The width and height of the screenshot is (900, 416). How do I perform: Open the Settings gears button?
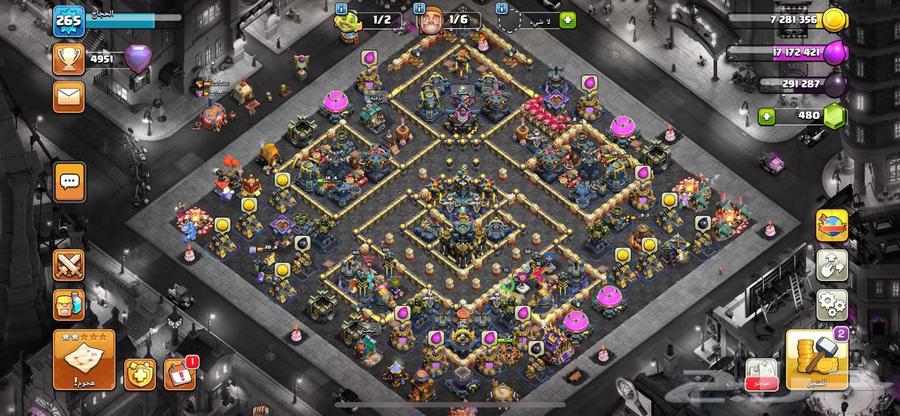(831, 303)
